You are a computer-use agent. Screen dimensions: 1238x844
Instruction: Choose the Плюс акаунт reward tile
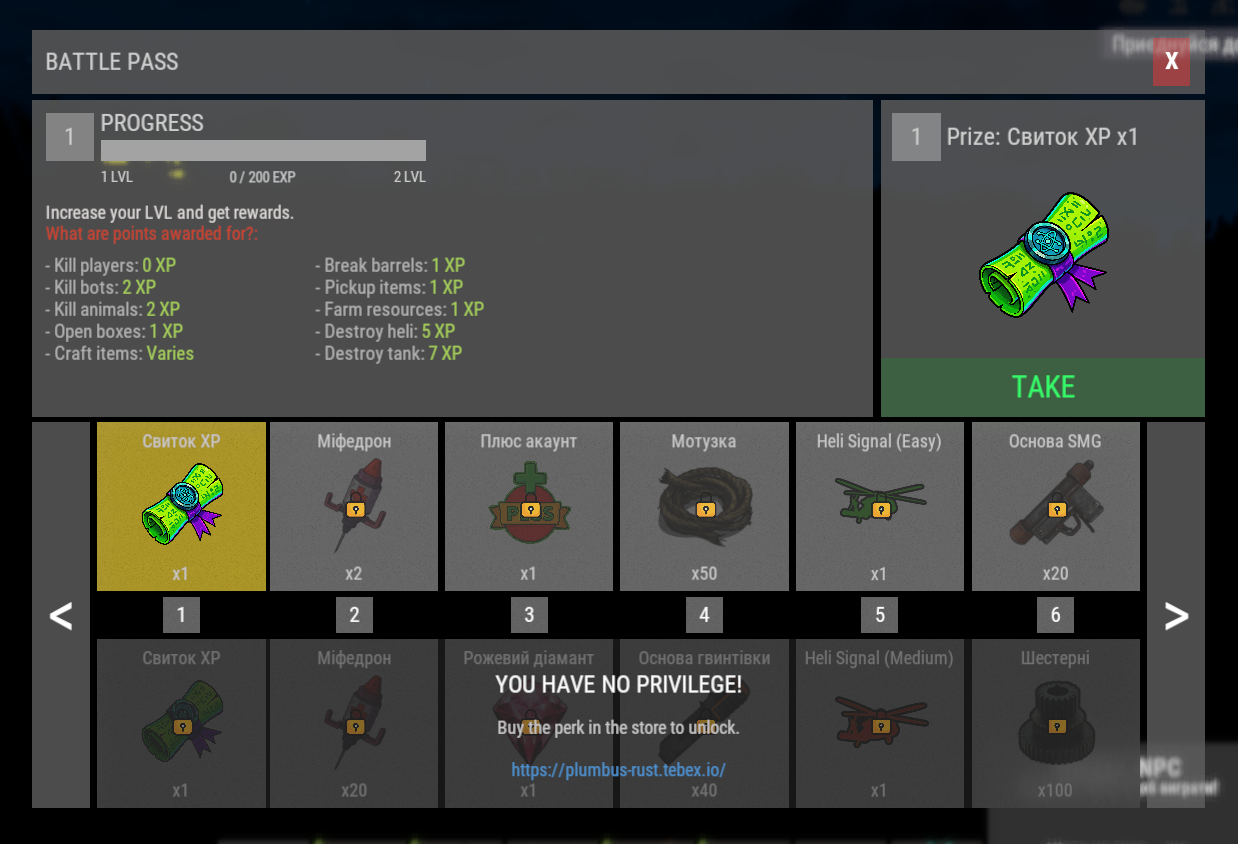529,506
